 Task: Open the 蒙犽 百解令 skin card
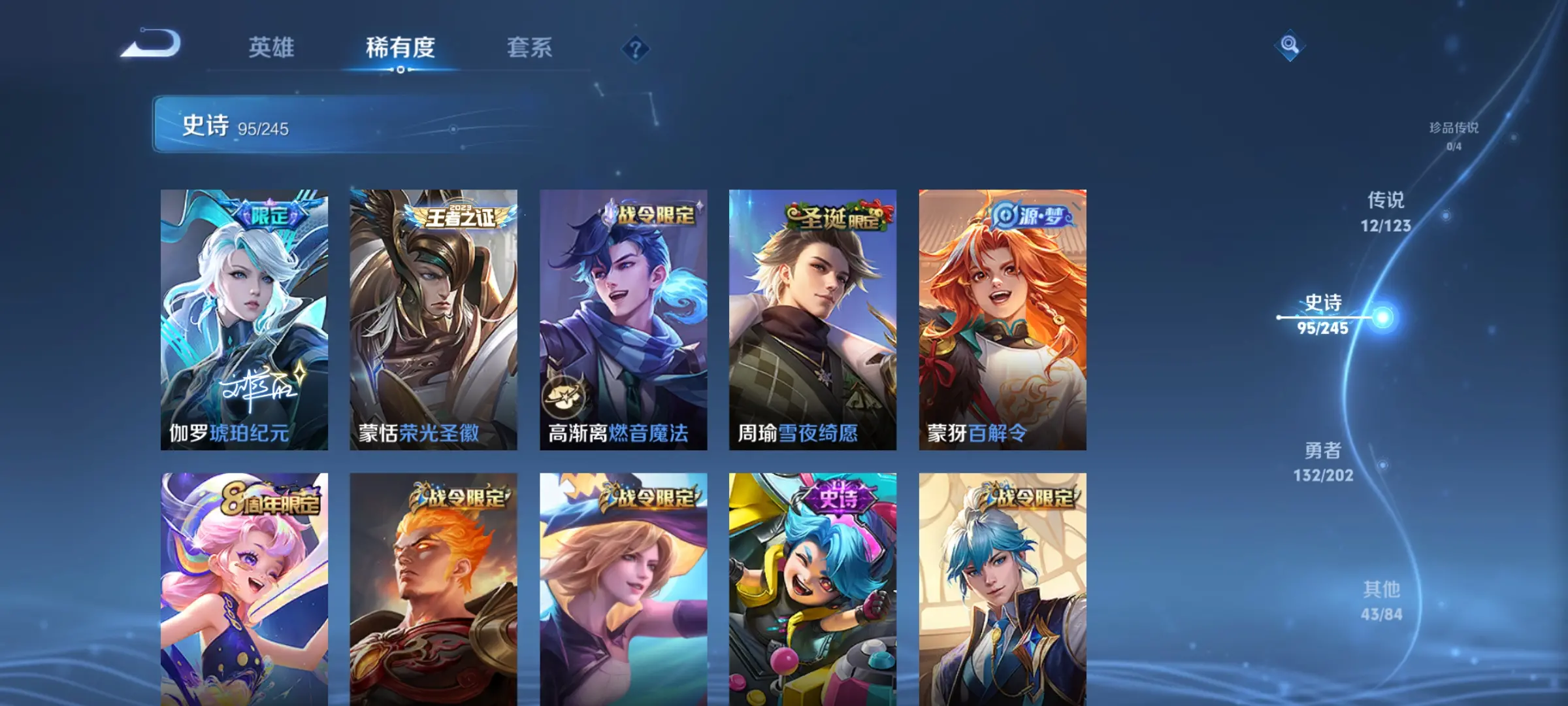[1002, 319]
